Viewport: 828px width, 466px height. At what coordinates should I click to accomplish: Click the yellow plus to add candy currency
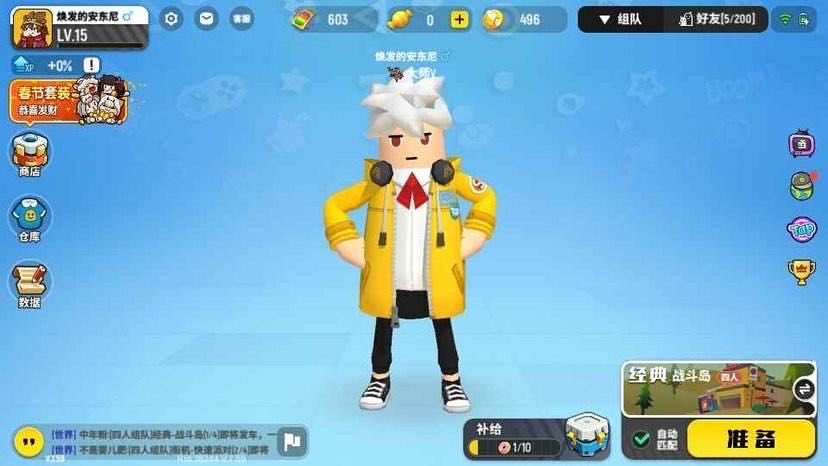[459, 20]
